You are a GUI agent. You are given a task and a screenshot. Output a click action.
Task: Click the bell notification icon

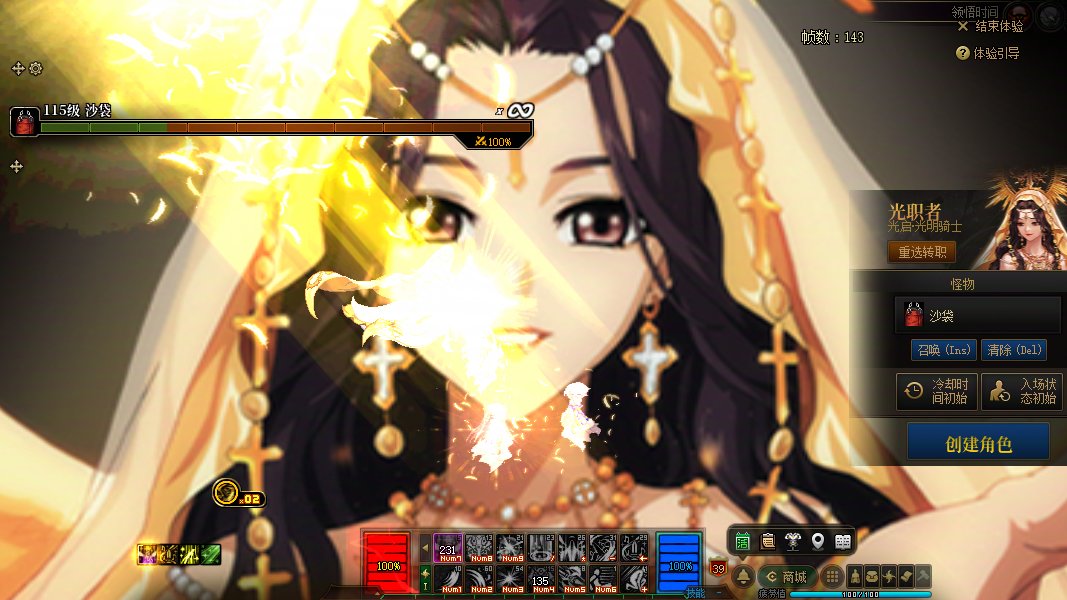tap(743, 577)
